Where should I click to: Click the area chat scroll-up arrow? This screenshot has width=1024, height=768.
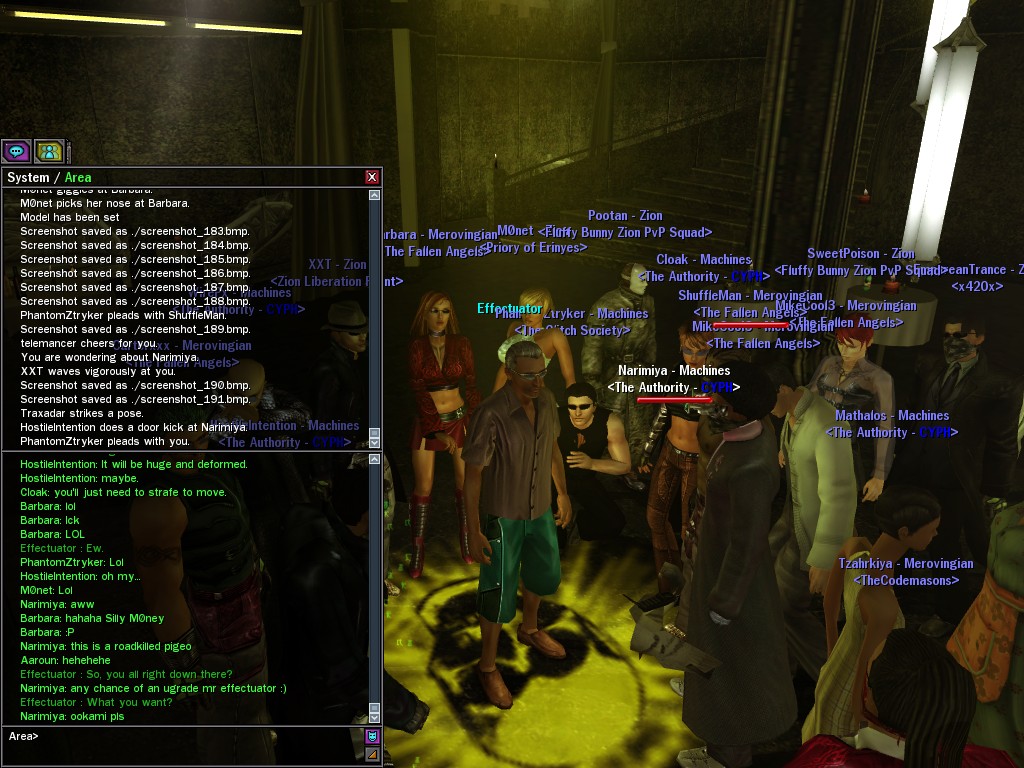click(x=375, y=460)
